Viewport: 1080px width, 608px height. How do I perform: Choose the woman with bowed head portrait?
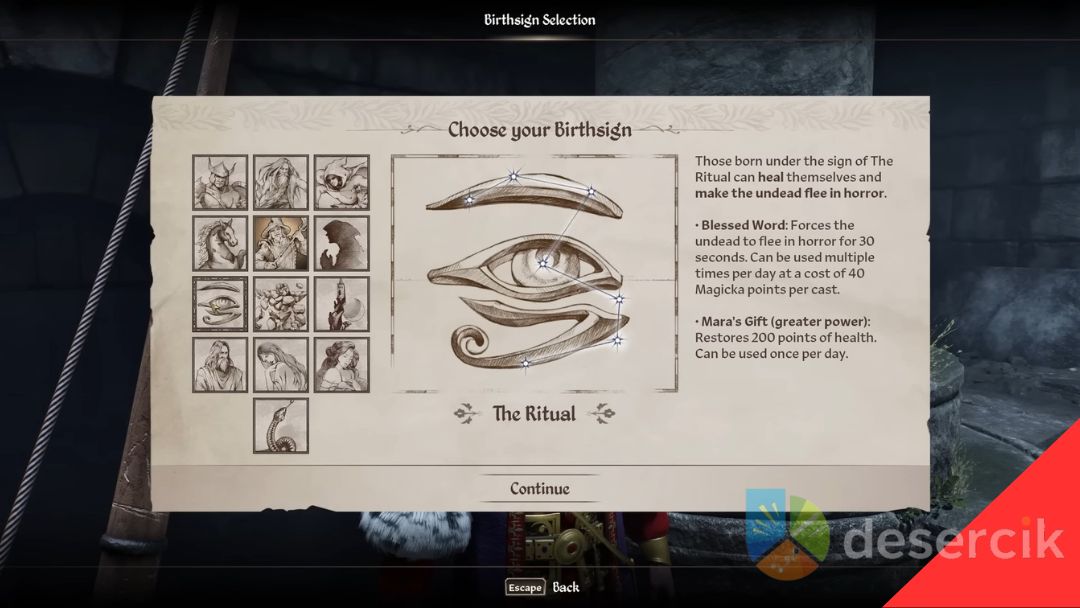pos(281,365)
